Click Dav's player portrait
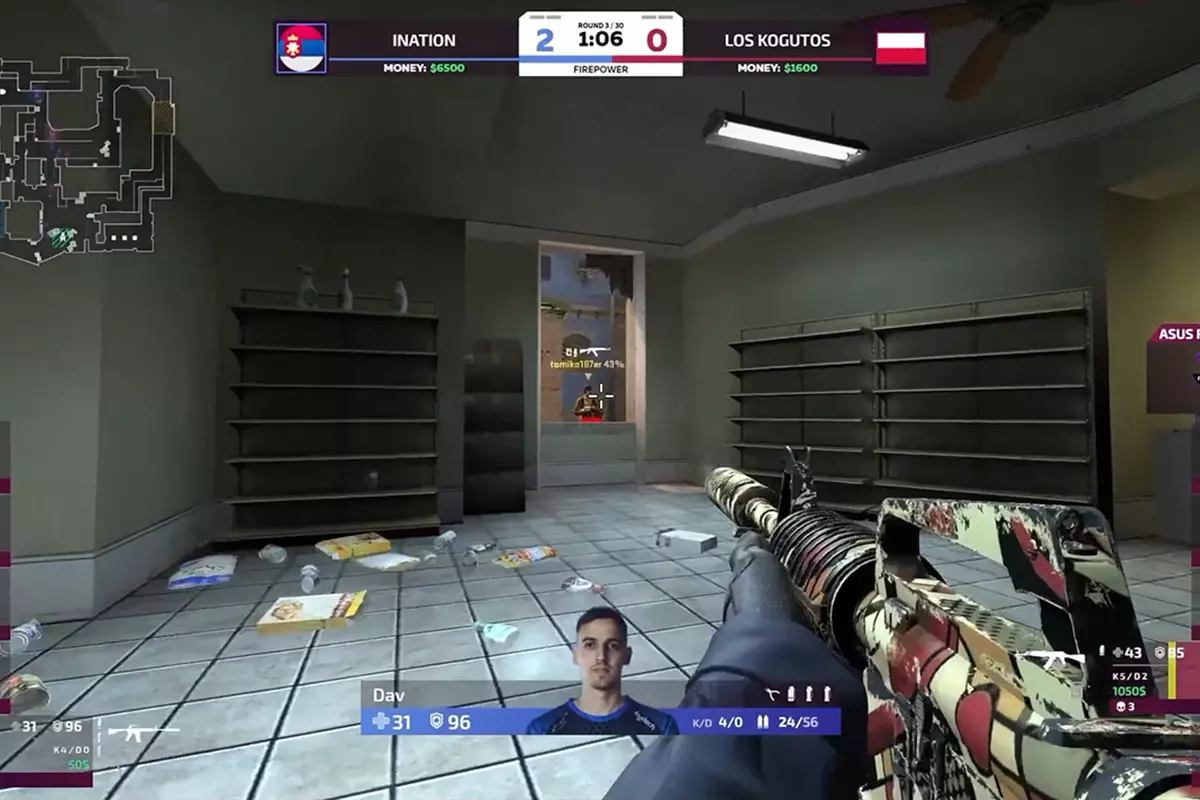 (x=602, y=670)
